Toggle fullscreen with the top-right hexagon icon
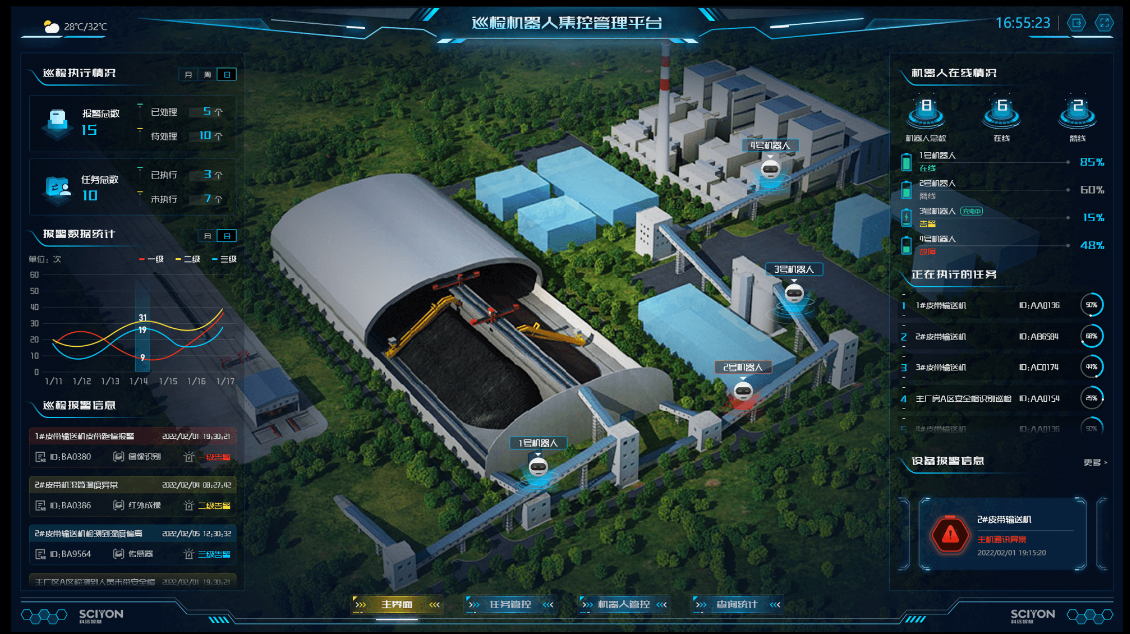 click(x=1104, y=22)
